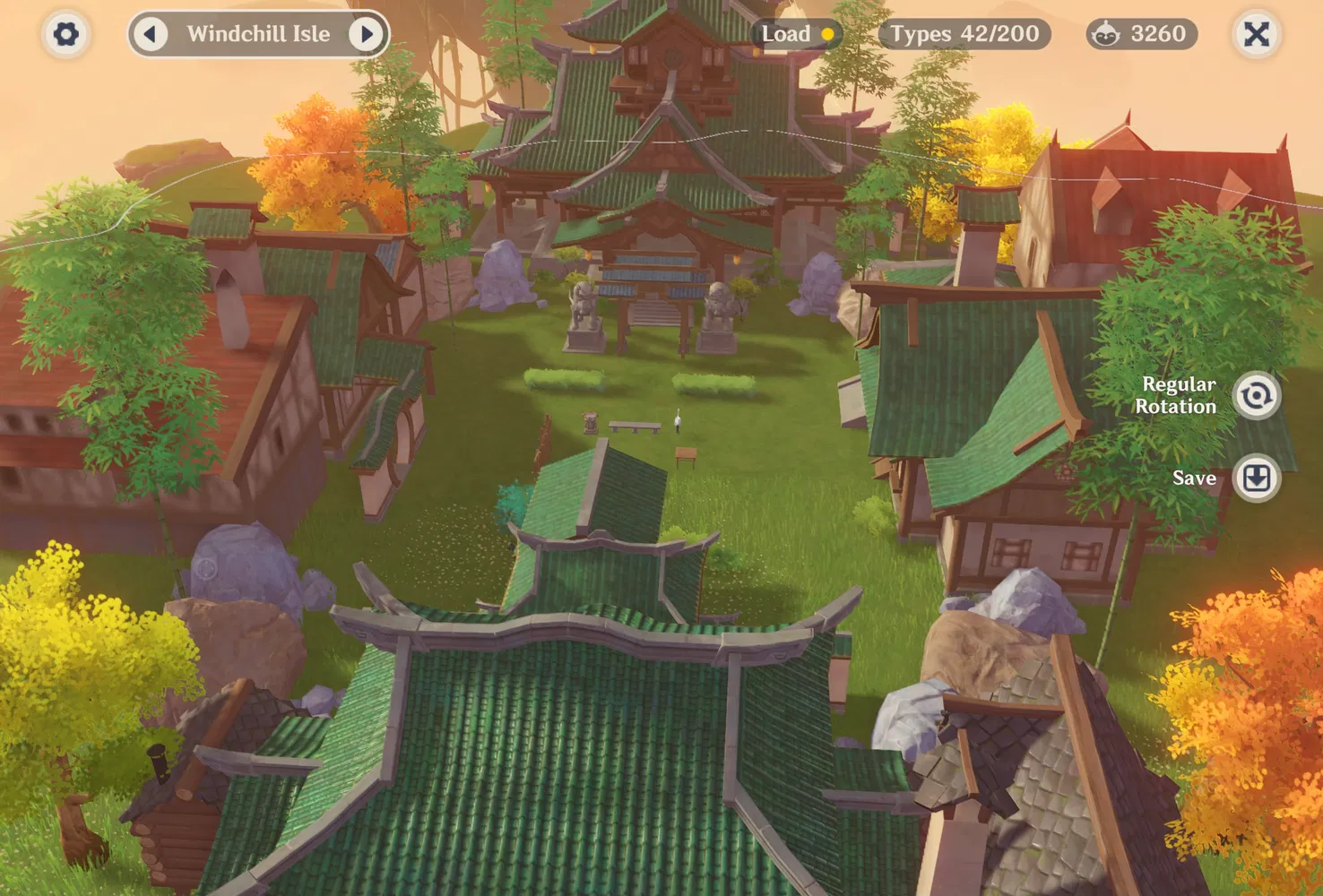Check the Types 42/200 furnishing counter
1323x896 pixels.
pyautogui.click(x=963, y=33)
